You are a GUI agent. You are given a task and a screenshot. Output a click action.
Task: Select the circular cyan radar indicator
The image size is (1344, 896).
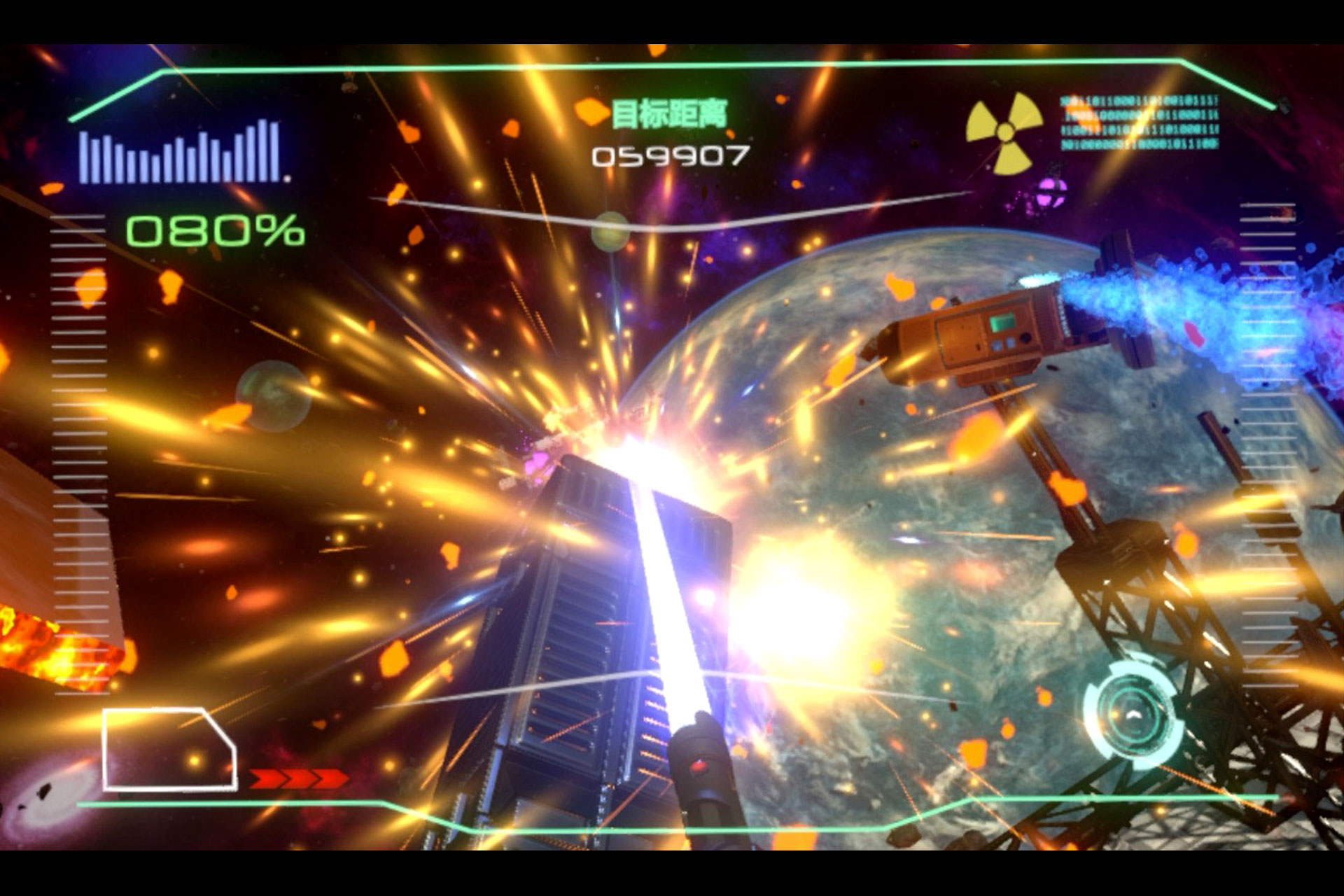[x=1133, y=714]
